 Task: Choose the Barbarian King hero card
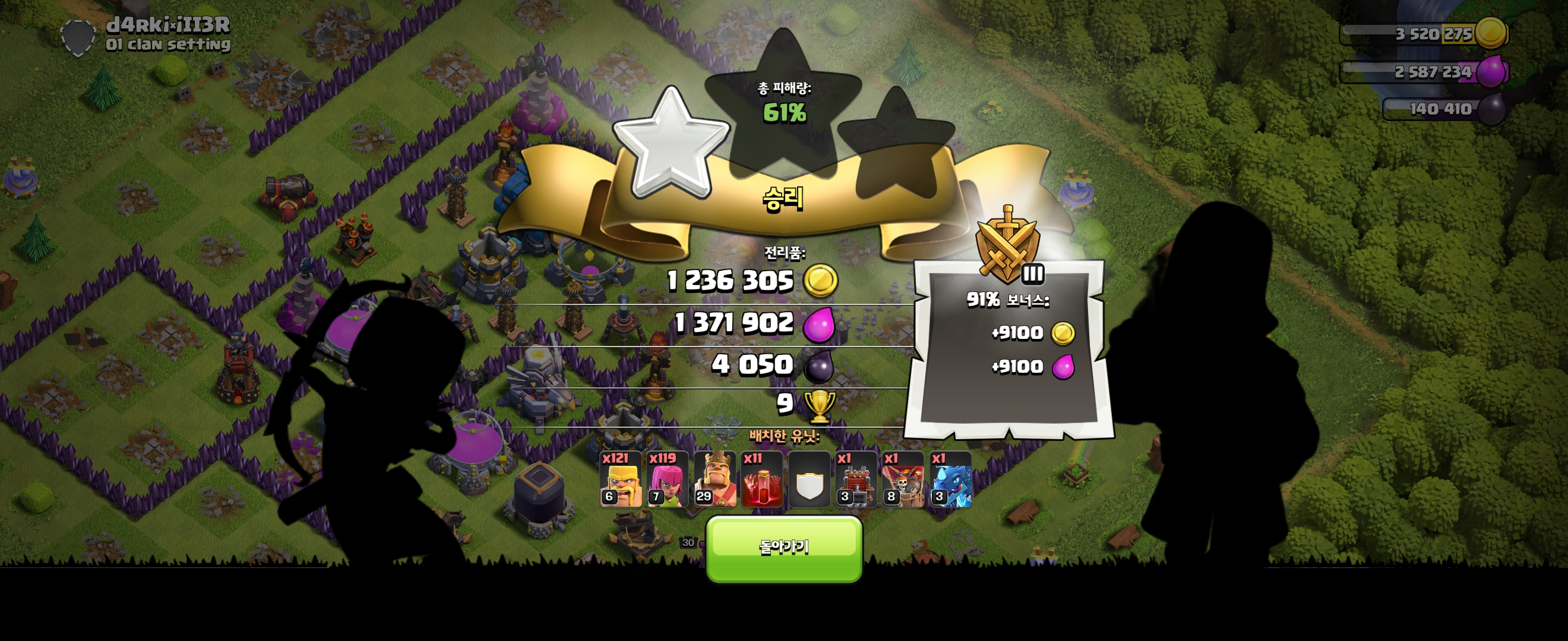[x=715, y=479]
